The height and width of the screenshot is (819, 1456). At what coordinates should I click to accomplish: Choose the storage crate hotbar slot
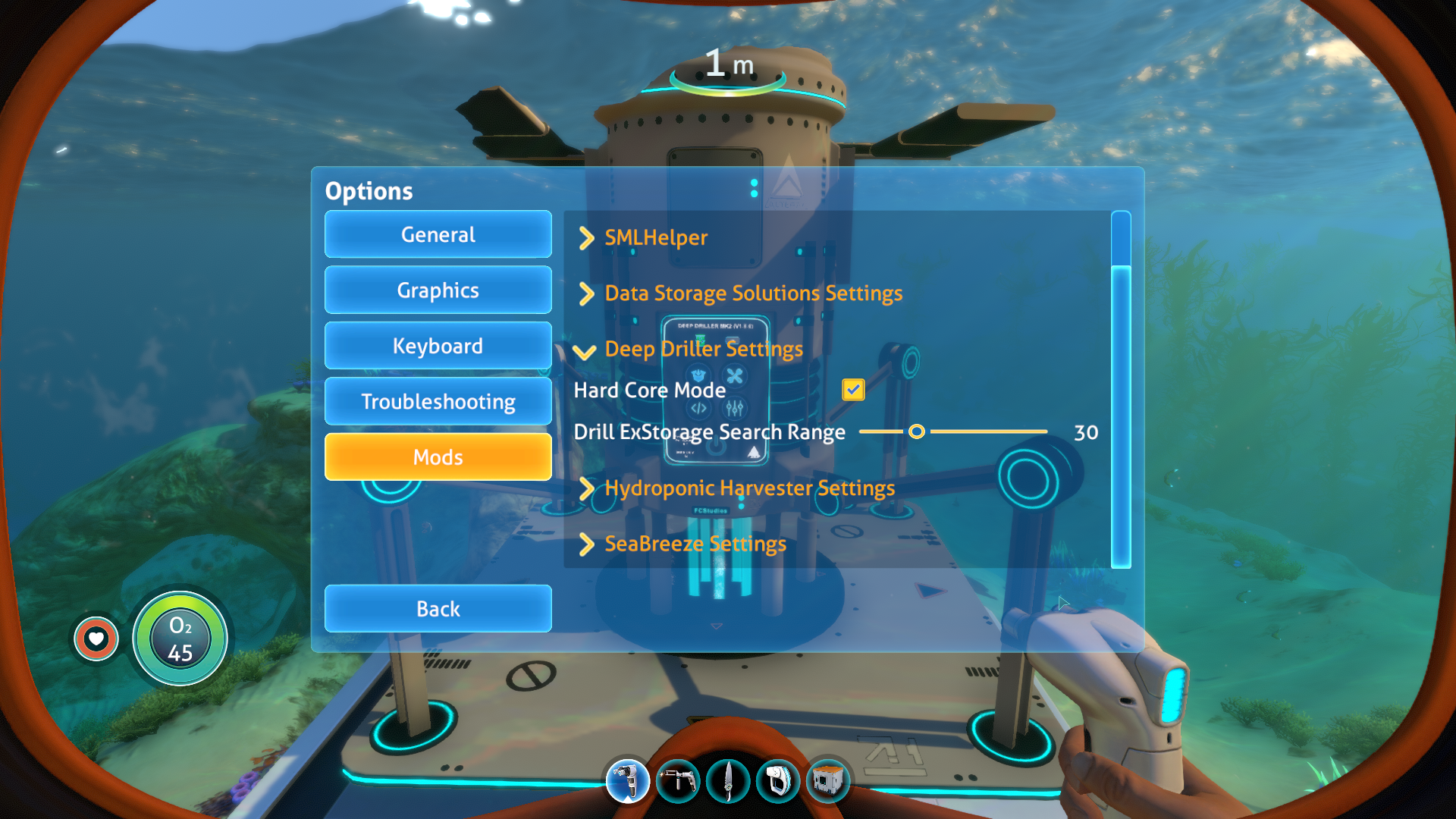pos(828,780)
